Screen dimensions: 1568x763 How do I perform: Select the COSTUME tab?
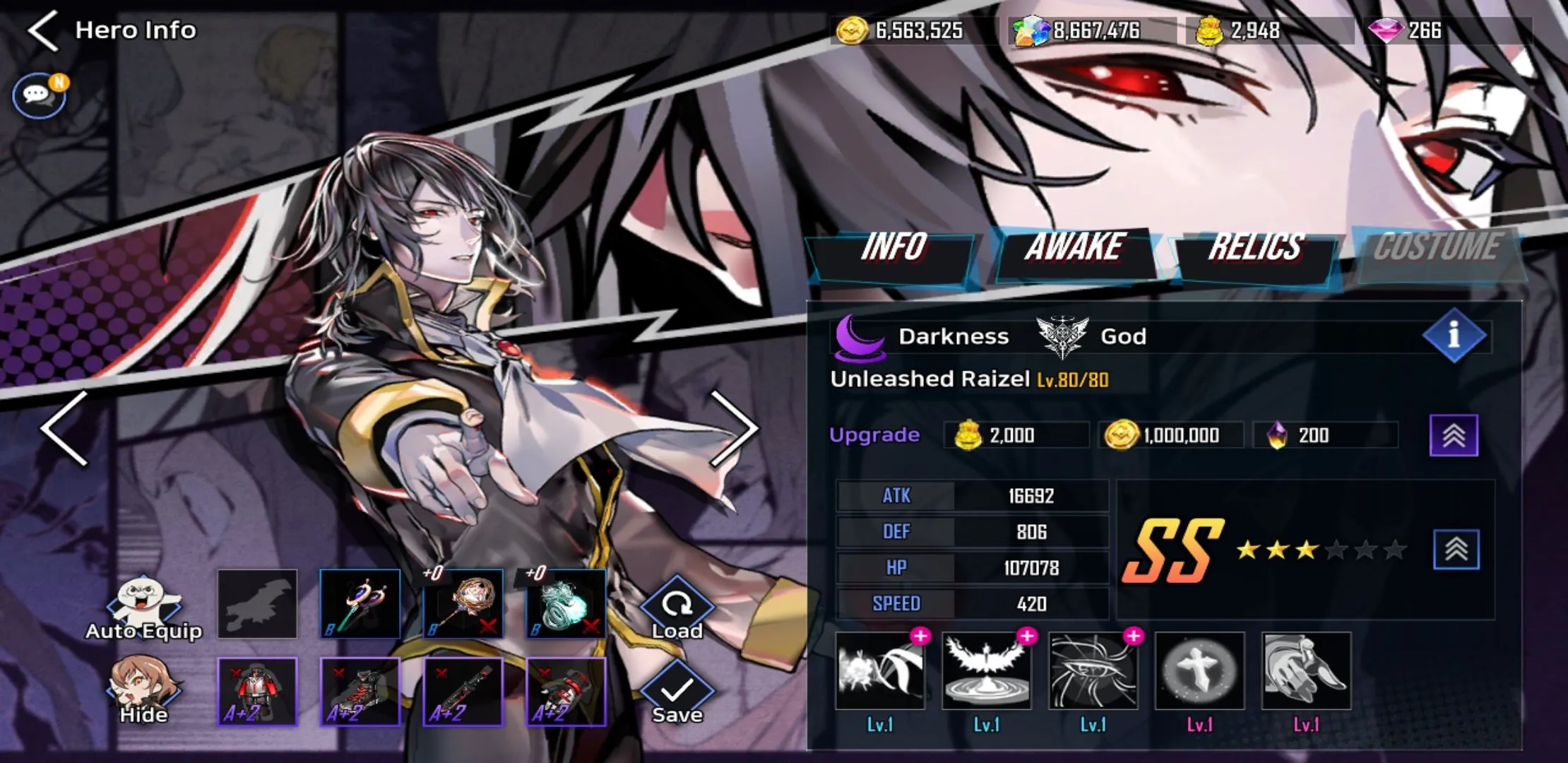(x=1437, y=247)
